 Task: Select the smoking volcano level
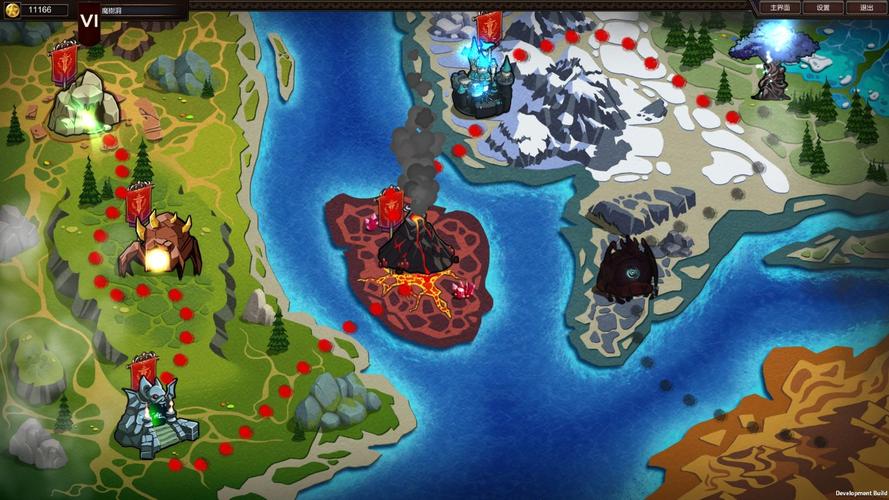[x=413, y=245]
